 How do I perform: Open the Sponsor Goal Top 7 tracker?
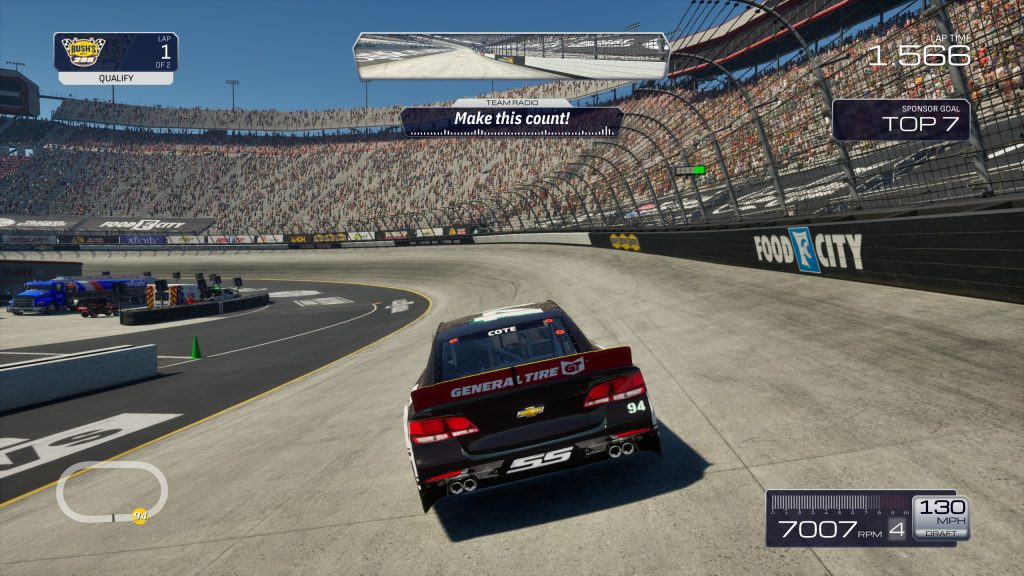click(900, 120)
